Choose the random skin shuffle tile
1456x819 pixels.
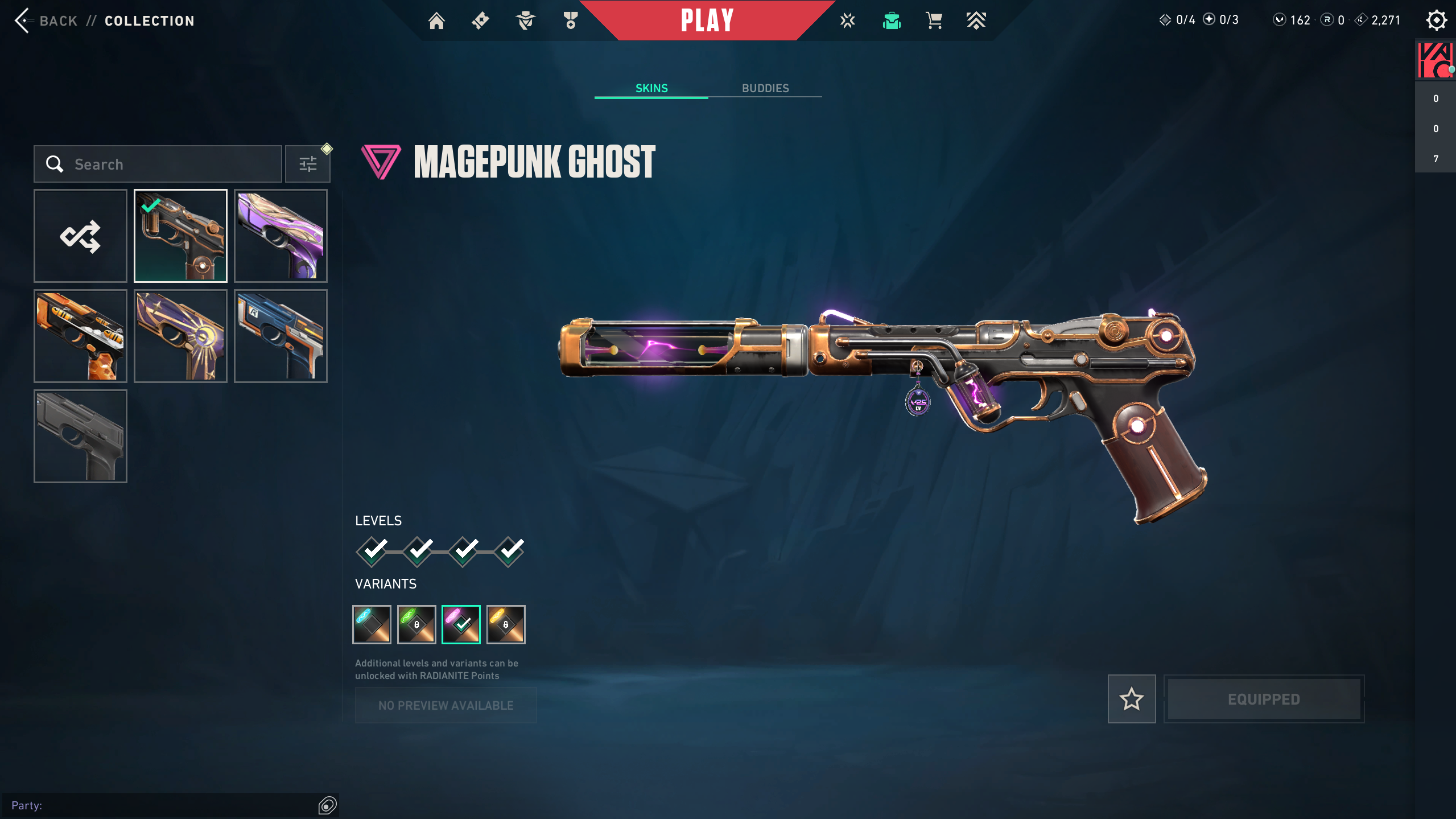80,236
